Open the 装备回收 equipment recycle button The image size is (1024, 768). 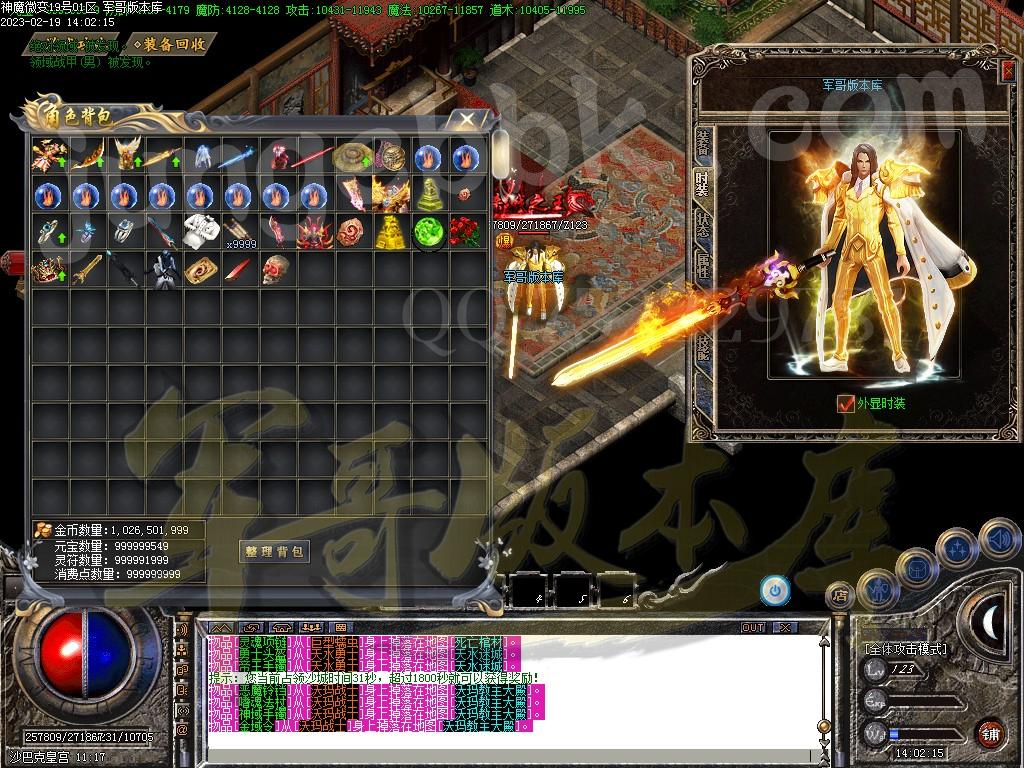click(174, 44)
